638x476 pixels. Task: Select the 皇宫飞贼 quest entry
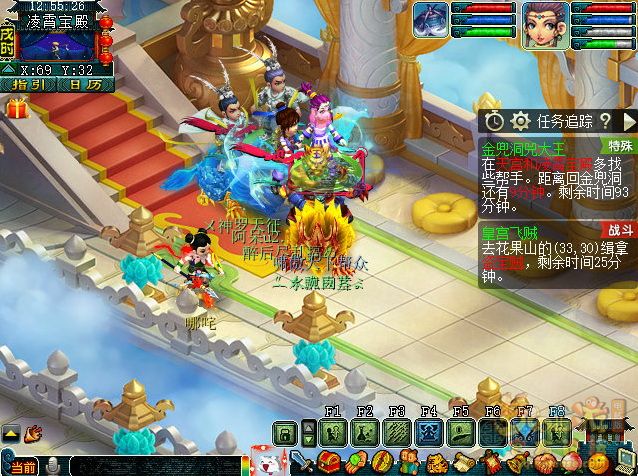point(509,230)
